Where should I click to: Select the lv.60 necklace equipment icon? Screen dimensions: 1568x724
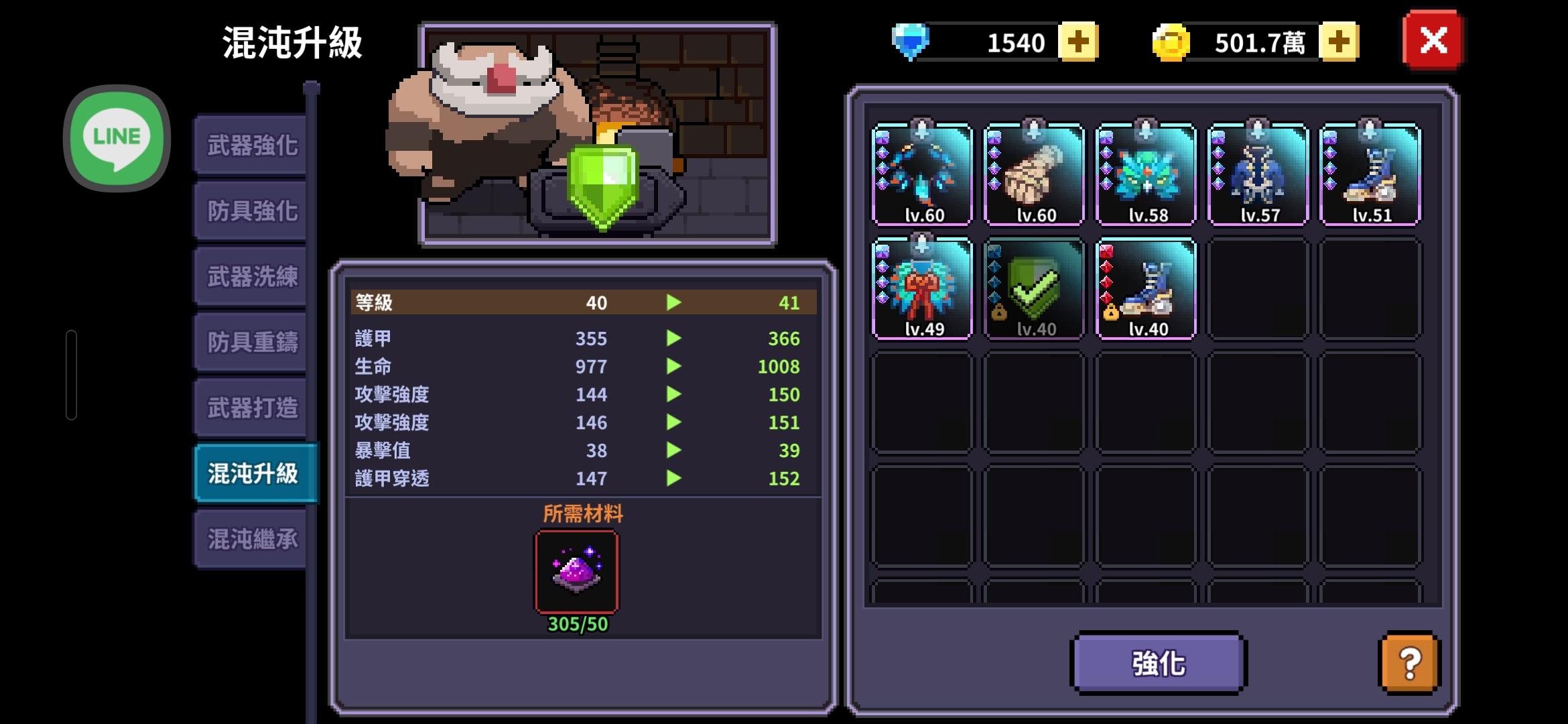coord(922,174)
